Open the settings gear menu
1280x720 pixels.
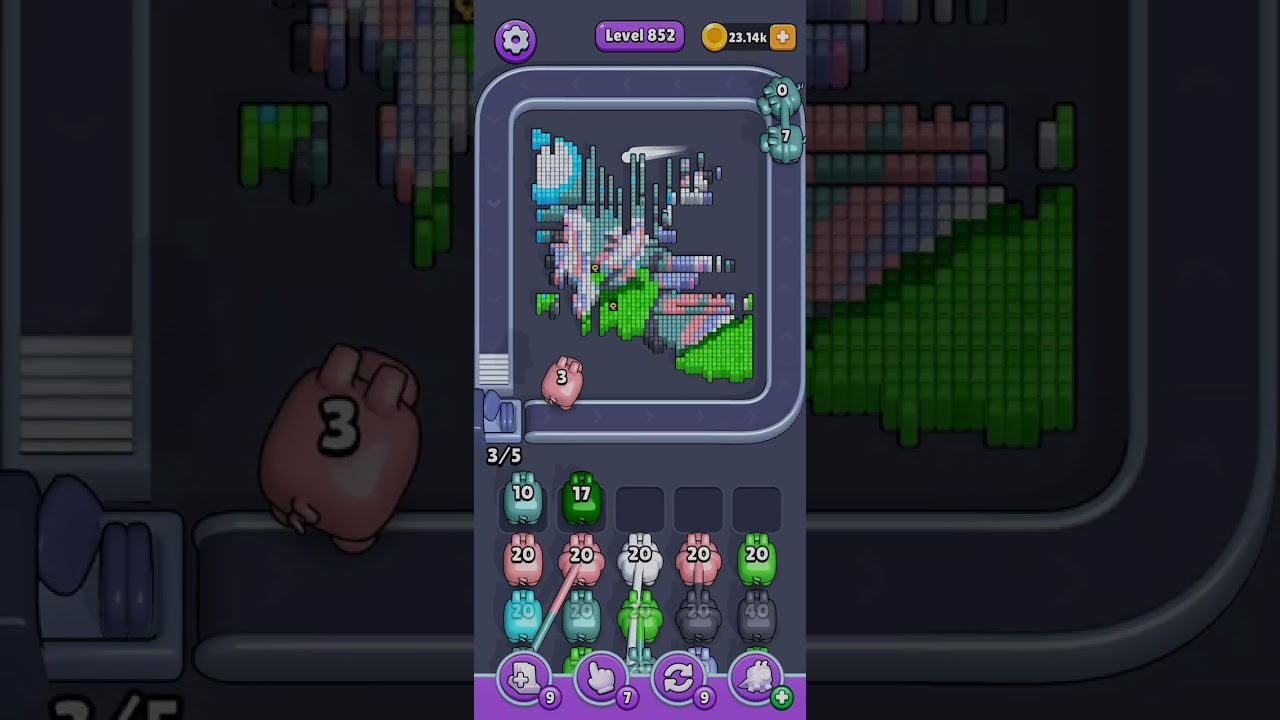(x=515, y=40)
